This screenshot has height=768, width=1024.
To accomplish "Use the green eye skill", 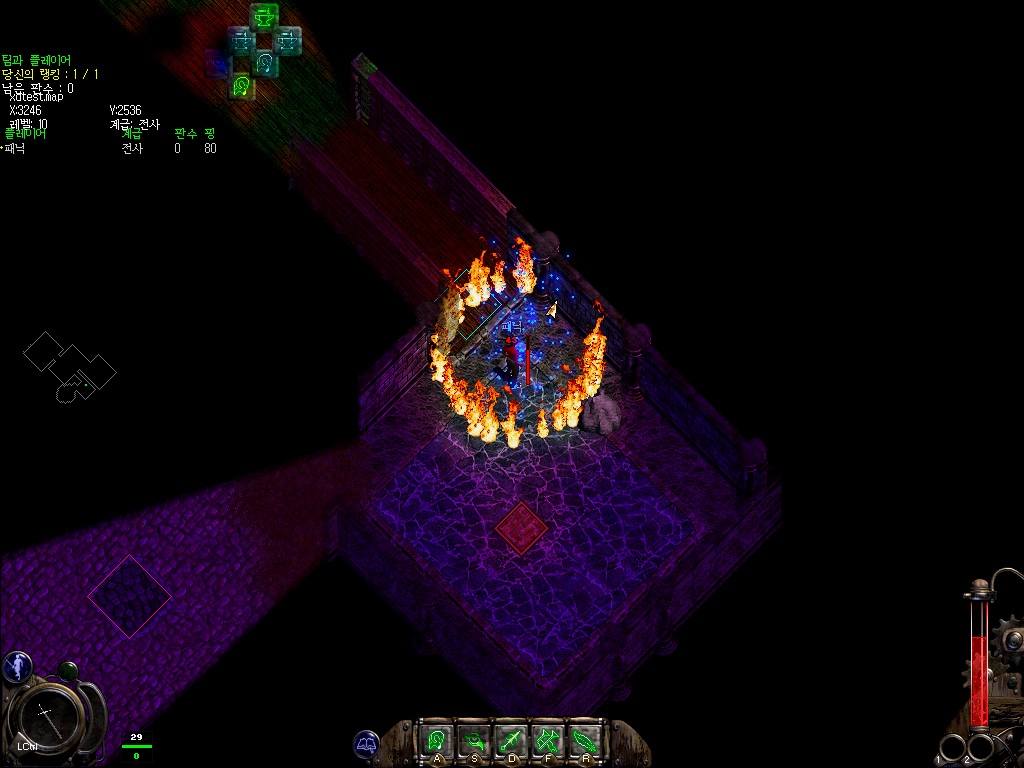I will [473, 740].
